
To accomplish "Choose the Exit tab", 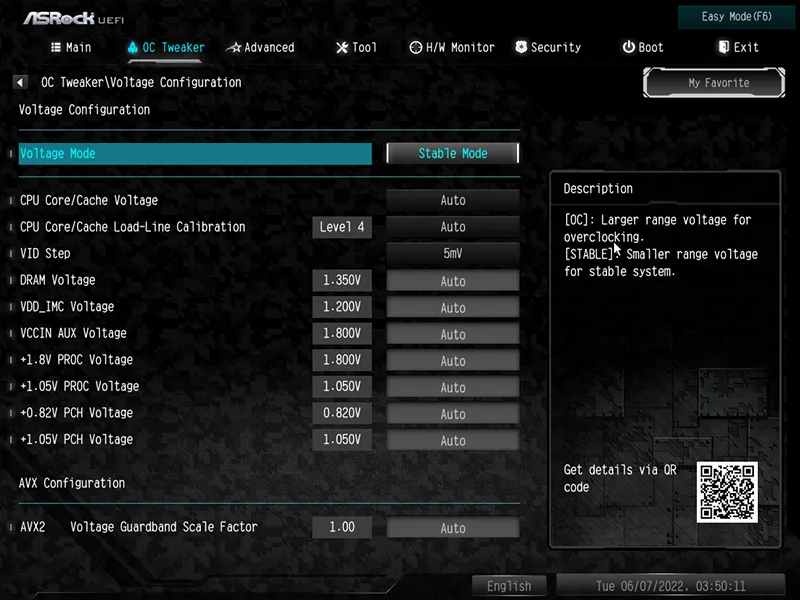I will coord(738,47).
